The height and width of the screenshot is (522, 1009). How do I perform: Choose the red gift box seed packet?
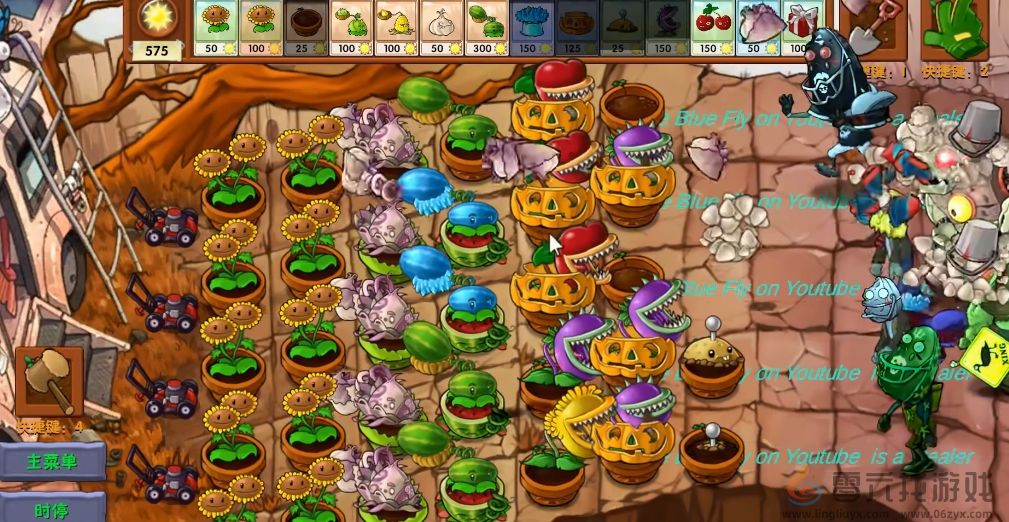[798, 27]
